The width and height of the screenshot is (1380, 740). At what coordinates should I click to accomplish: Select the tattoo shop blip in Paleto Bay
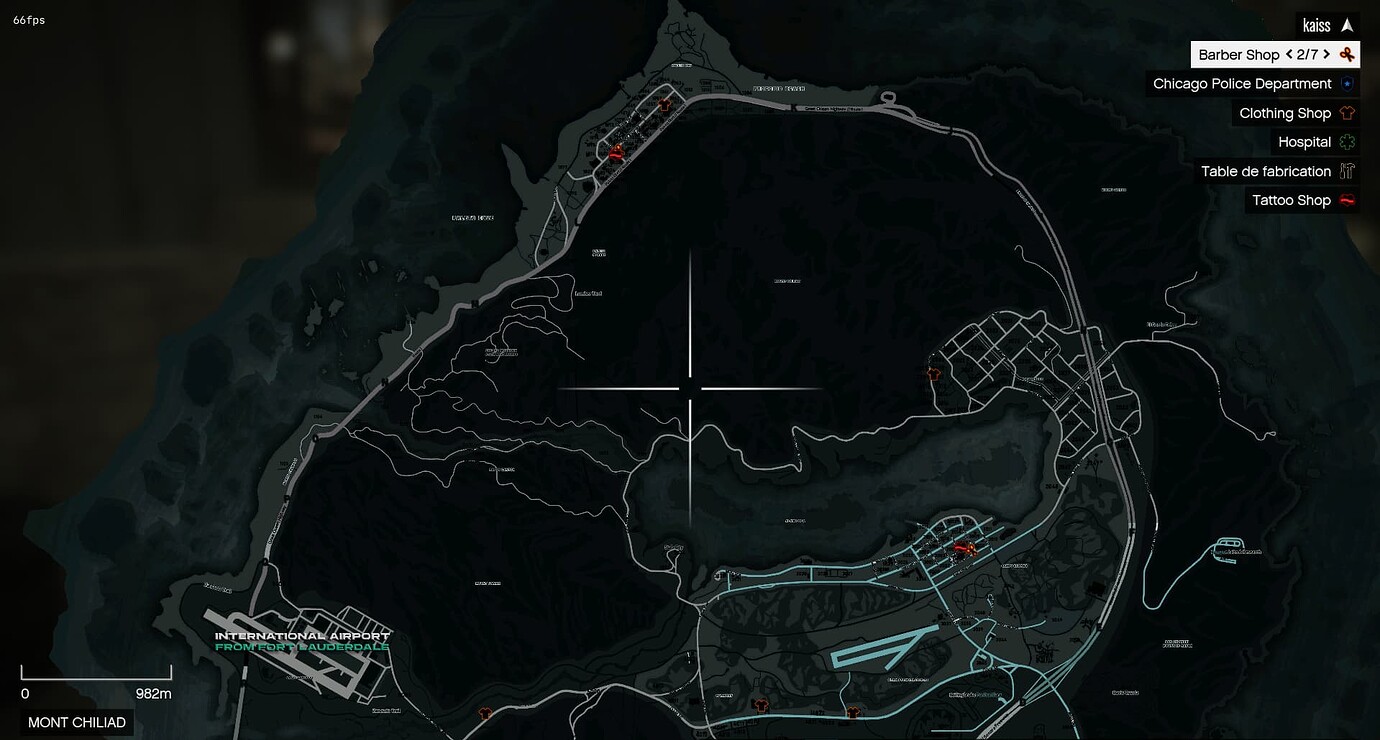615,154
